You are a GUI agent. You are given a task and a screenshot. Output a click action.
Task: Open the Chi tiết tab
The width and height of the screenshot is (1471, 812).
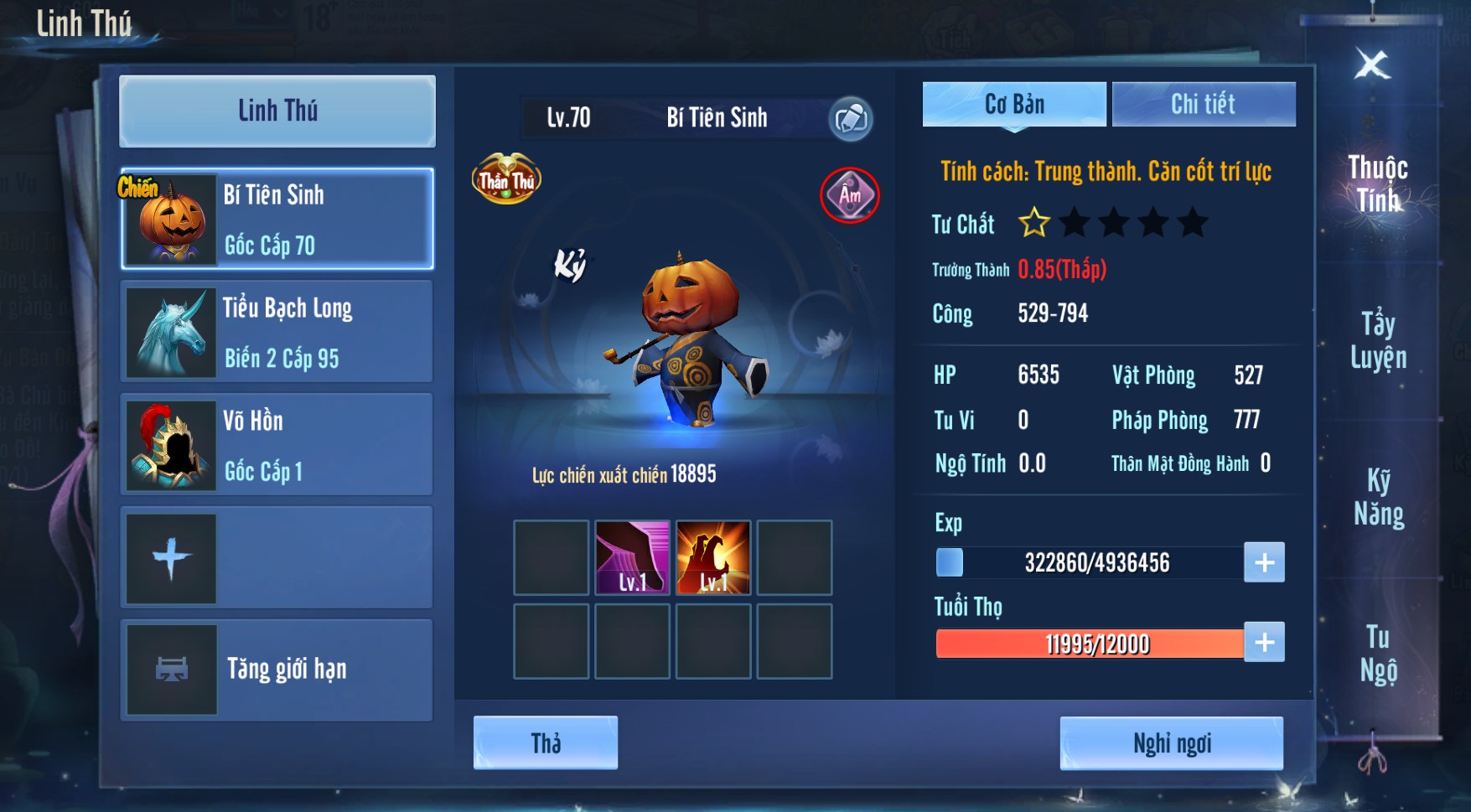pyautogui.click(x=1204, y=105)
